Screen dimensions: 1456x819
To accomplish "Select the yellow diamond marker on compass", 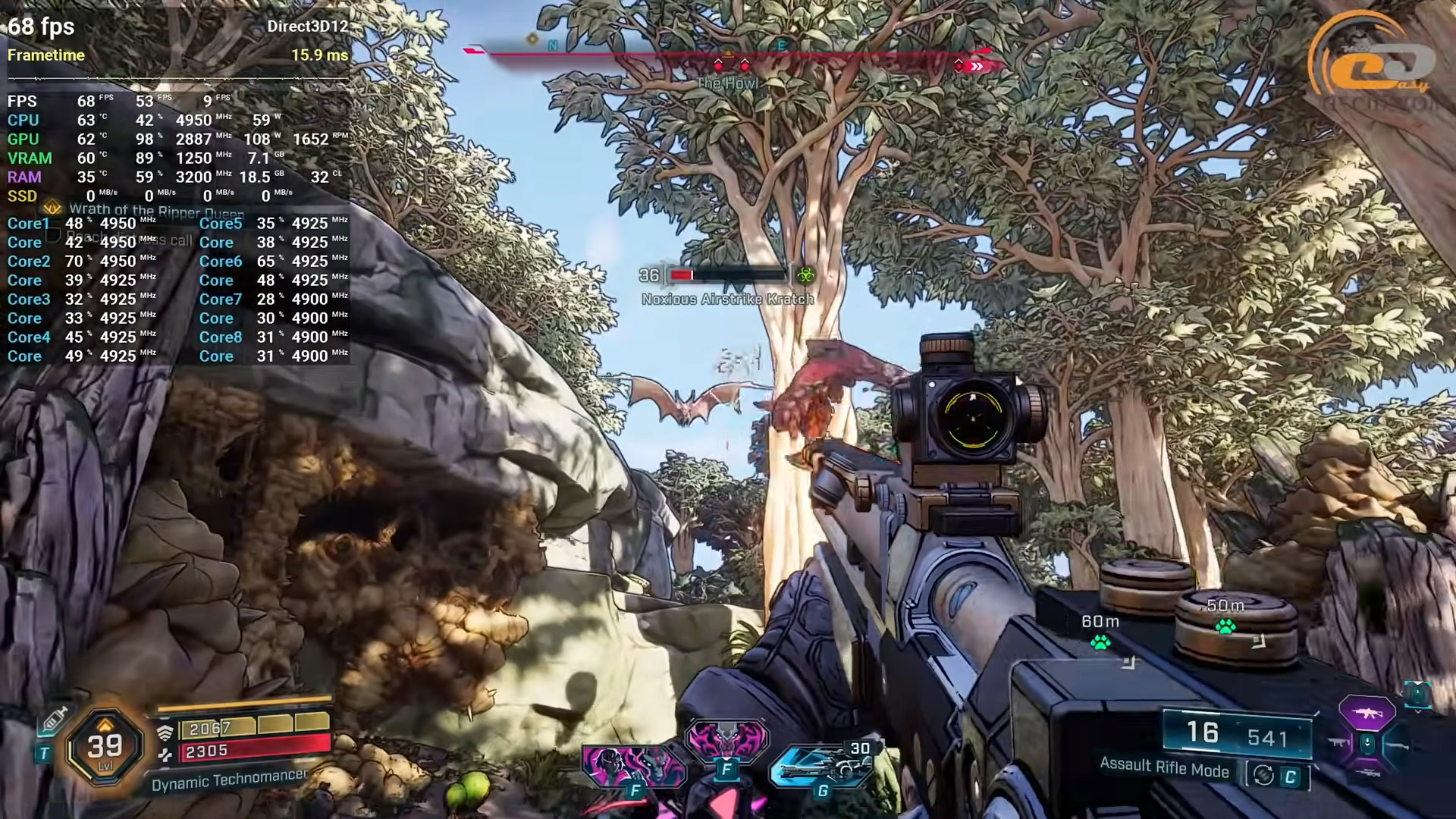I will [x=532, y=39].
